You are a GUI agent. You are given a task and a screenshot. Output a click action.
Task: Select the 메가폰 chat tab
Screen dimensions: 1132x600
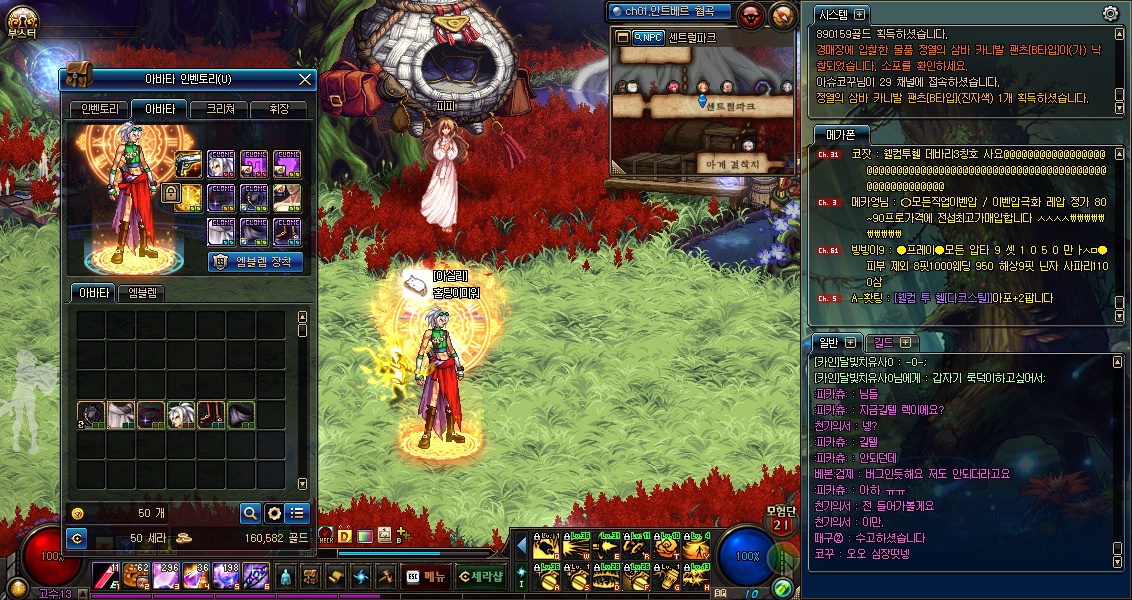tap(832, 133)
